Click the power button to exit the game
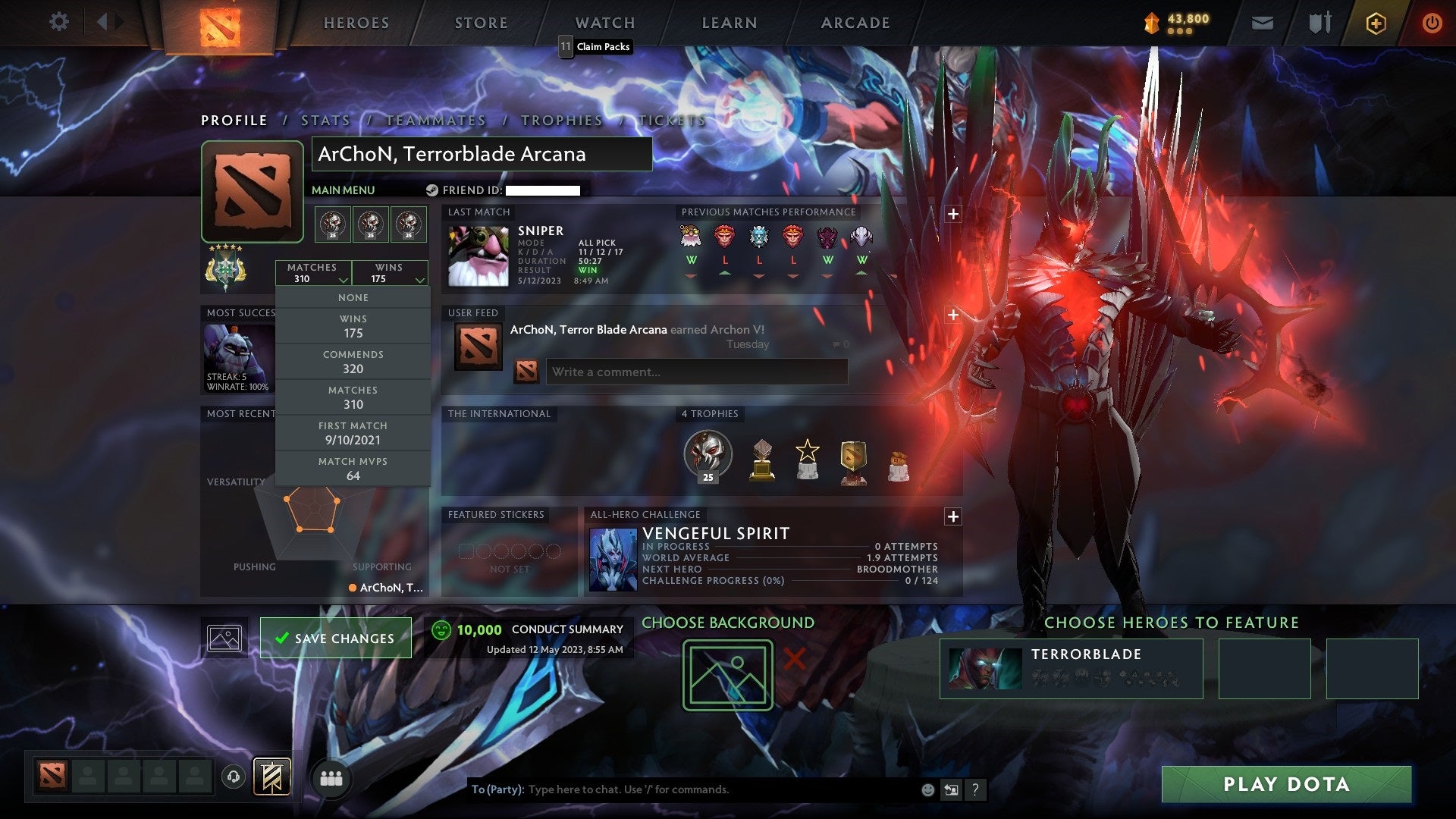The height and width of the screenshot is (819, 1456). 1432,23
